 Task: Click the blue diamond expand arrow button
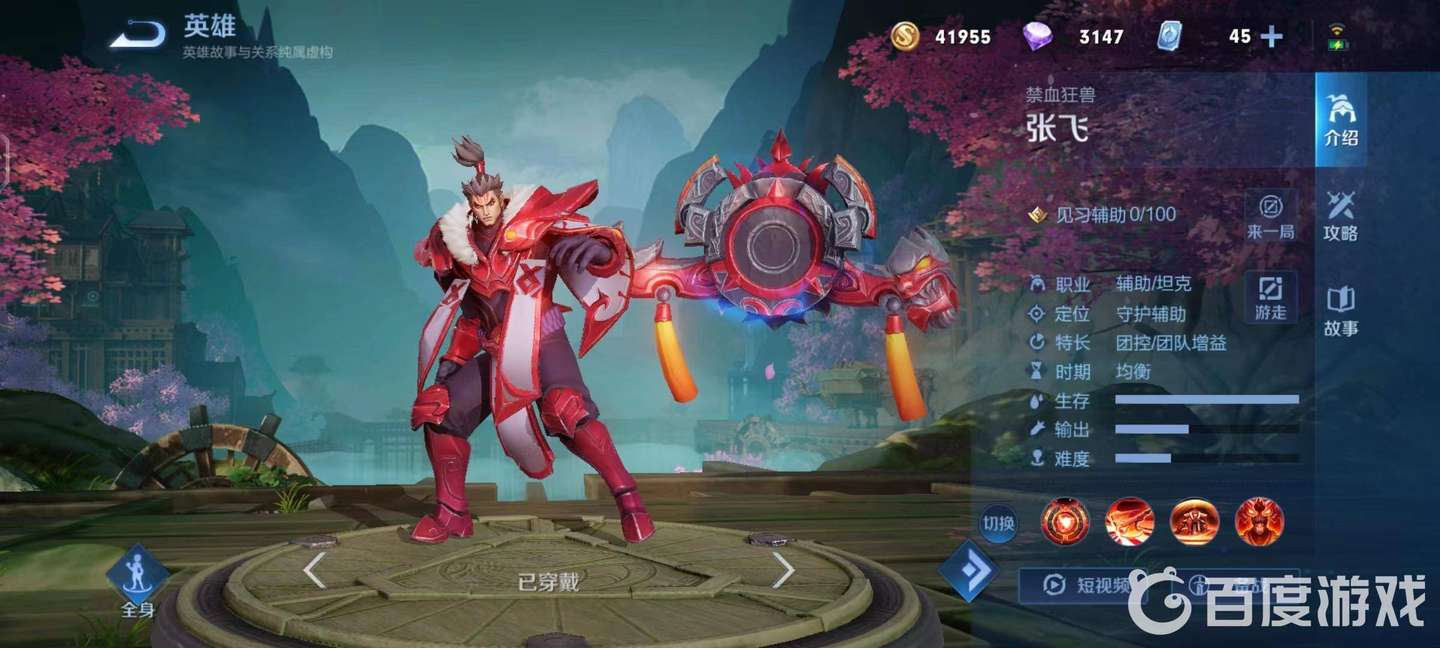point(968,573)
